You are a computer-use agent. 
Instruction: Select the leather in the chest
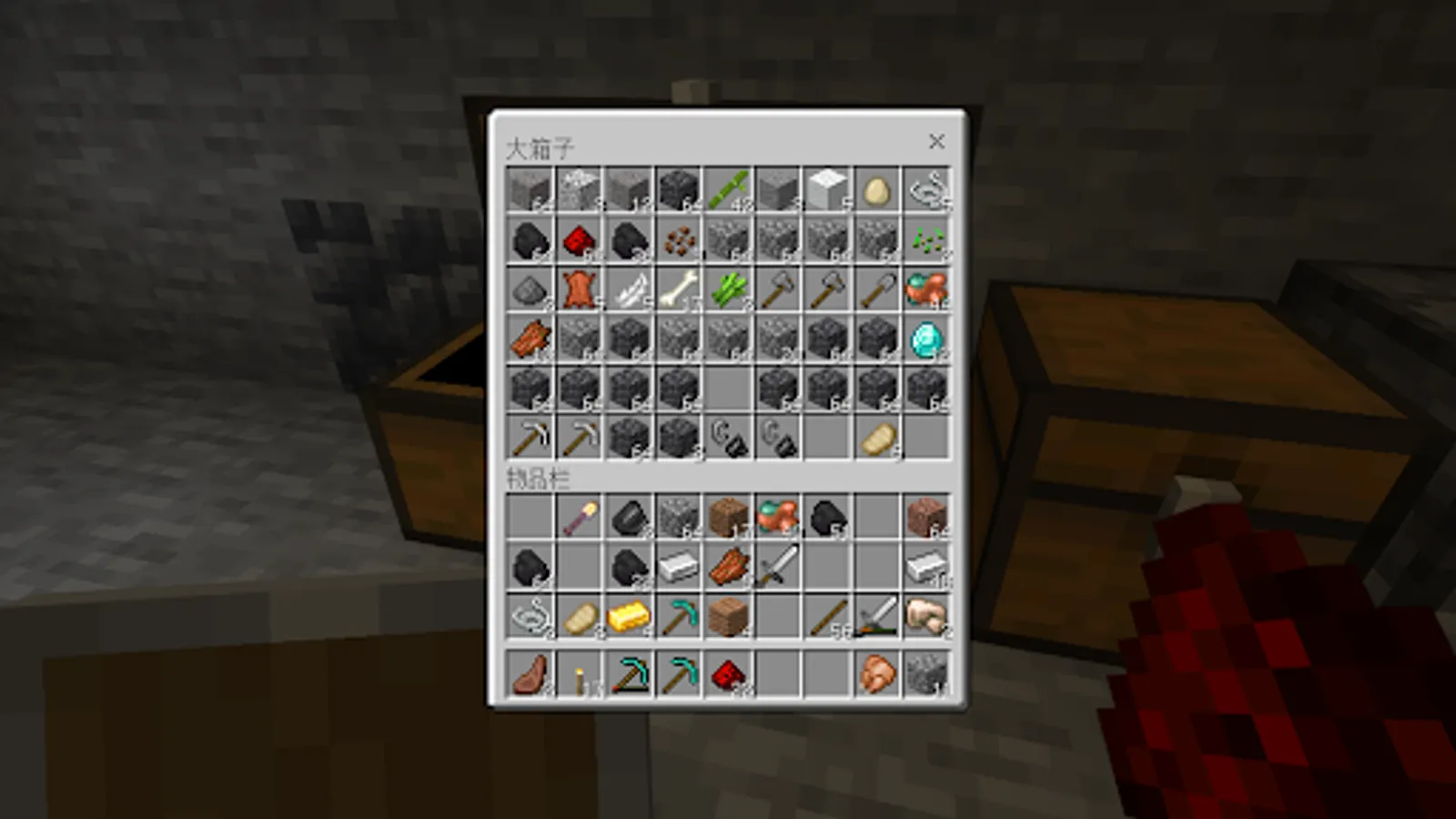(580, 291)
